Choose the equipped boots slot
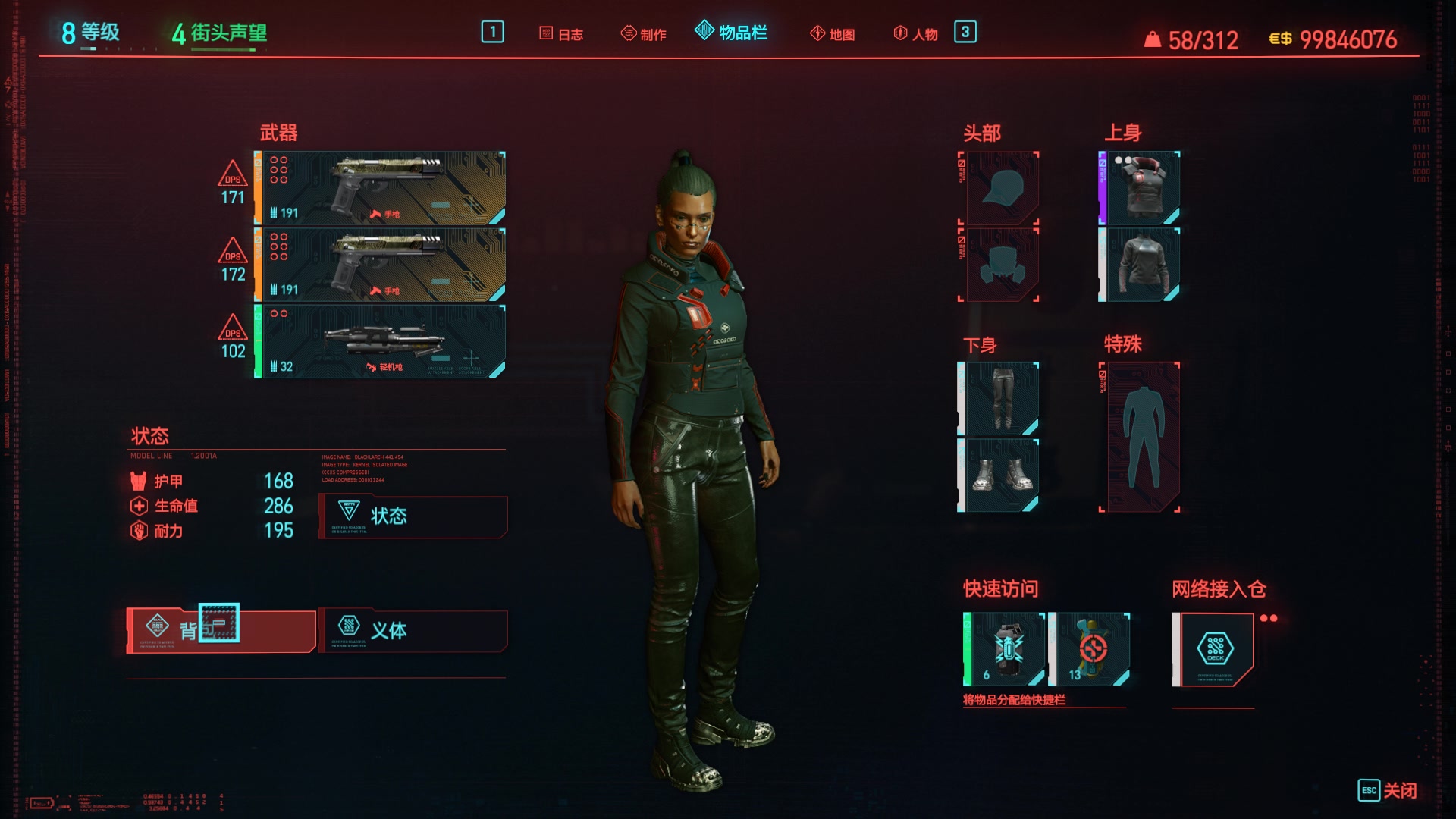Image resolution: width=1456 pixels, height=819 pixels. [999, 475]
